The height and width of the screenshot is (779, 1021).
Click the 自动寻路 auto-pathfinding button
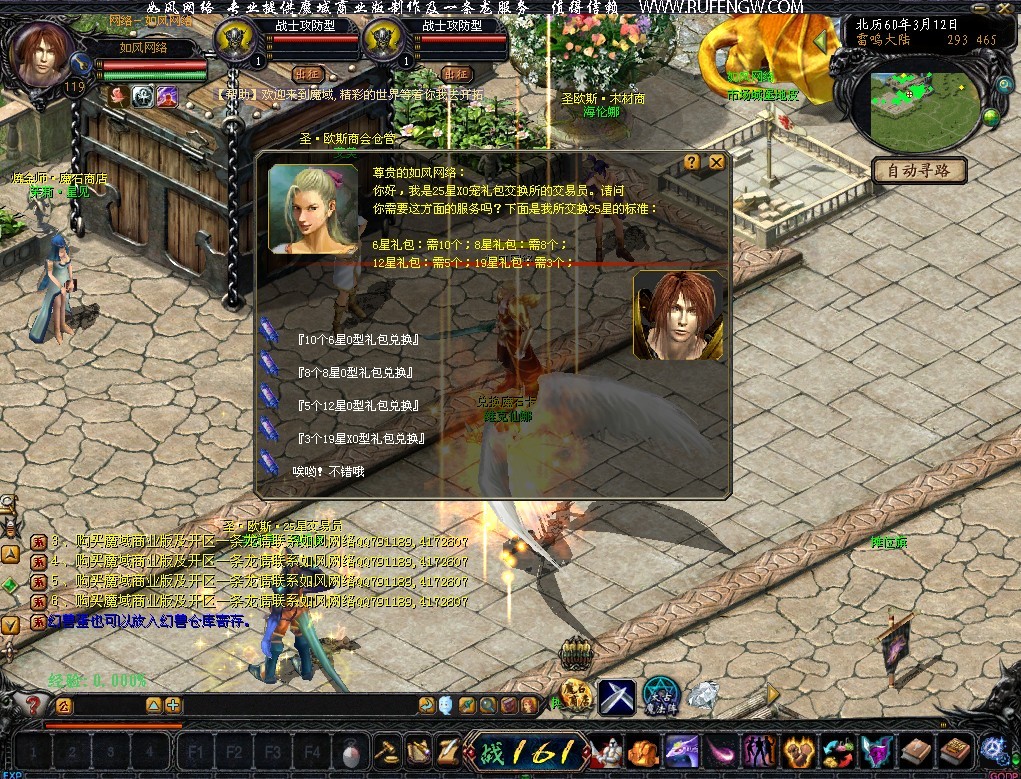coord(919,170)
